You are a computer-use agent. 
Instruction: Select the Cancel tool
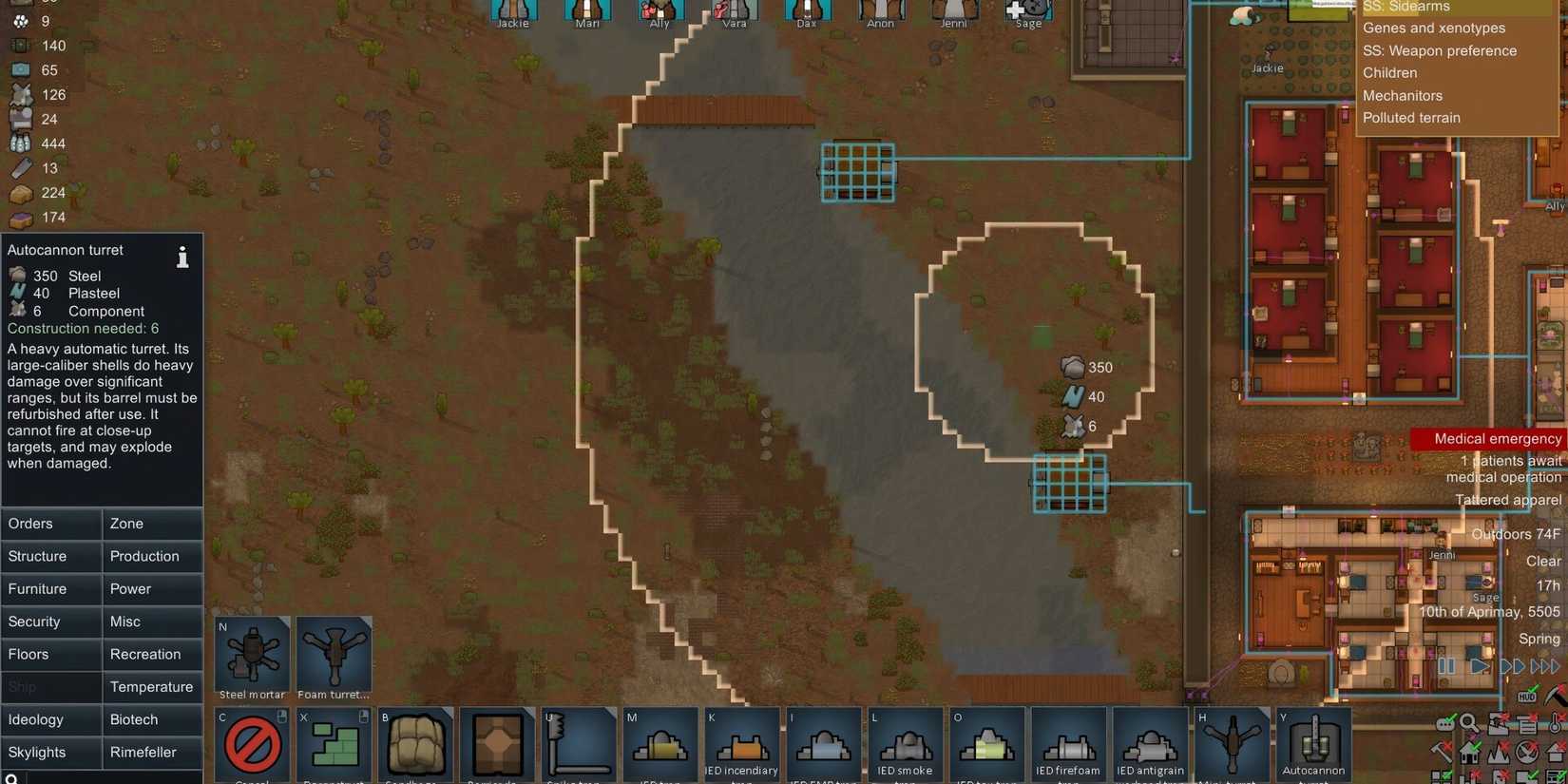coord(252,746)
